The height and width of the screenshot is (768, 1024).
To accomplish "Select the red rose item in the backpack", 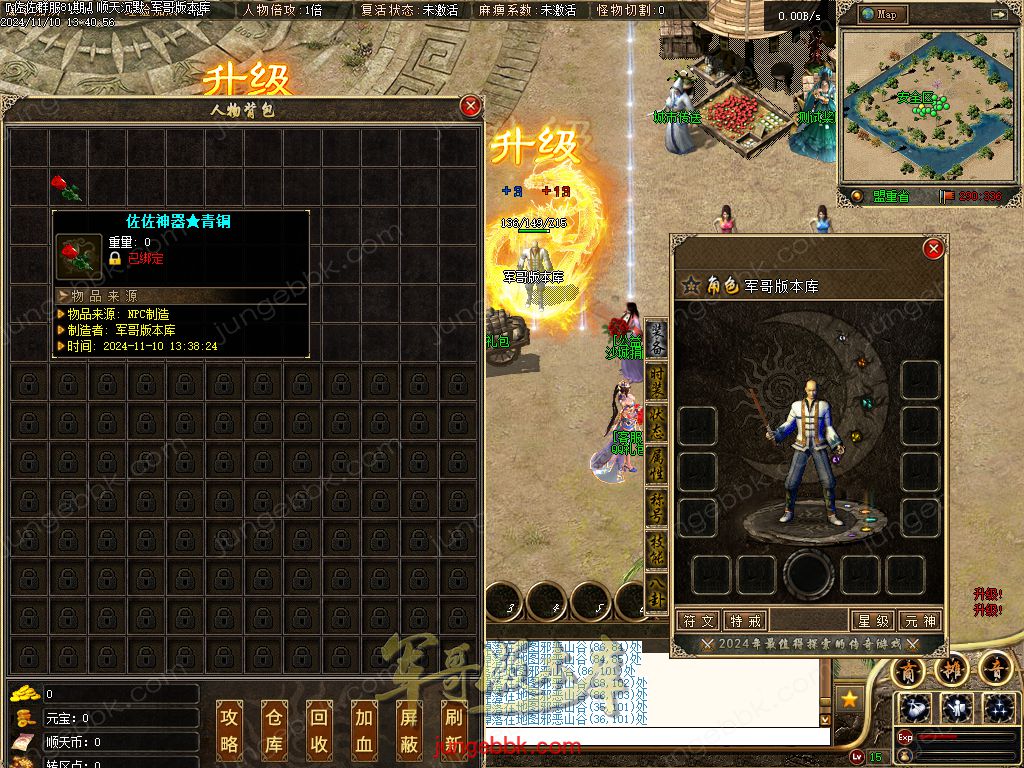I will click(x=66, y=187).
